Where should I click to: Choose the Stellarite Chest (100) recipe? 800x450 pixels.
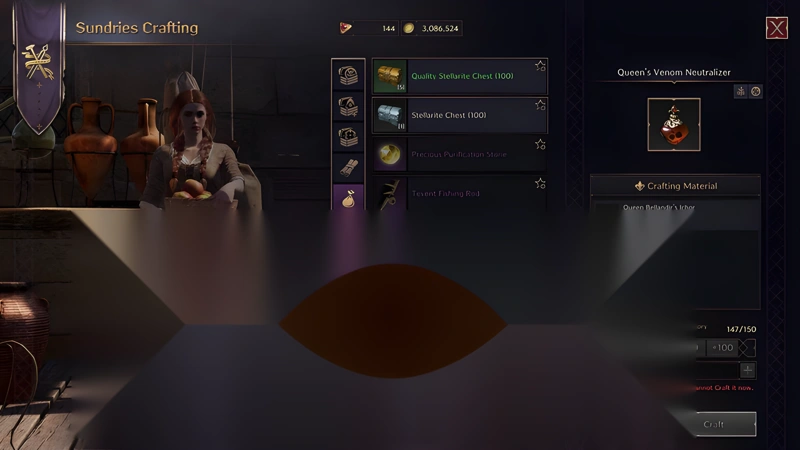pos(459,115)
